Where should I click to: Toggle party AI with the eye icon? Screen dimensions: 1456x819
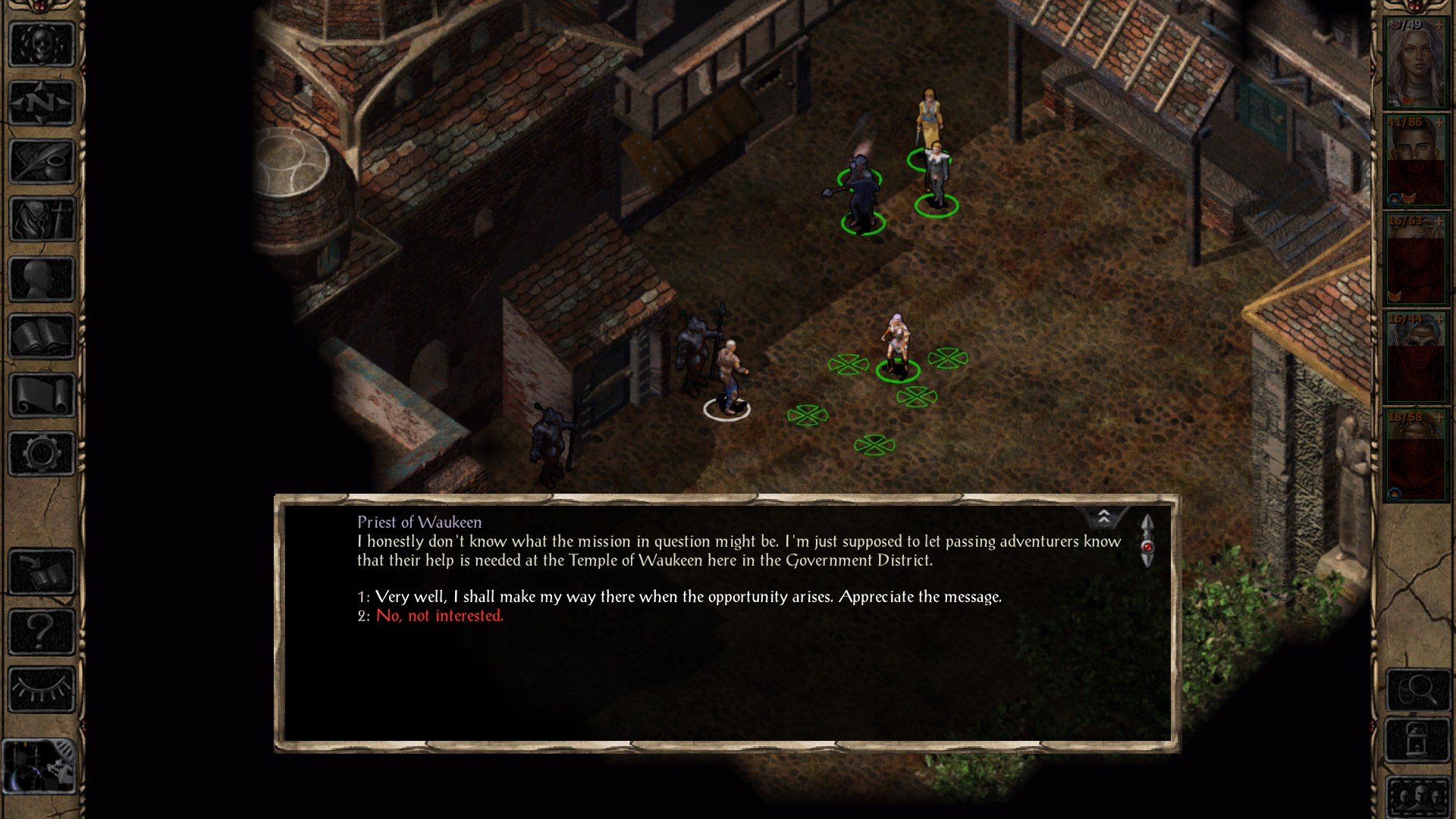coord(42,686)
